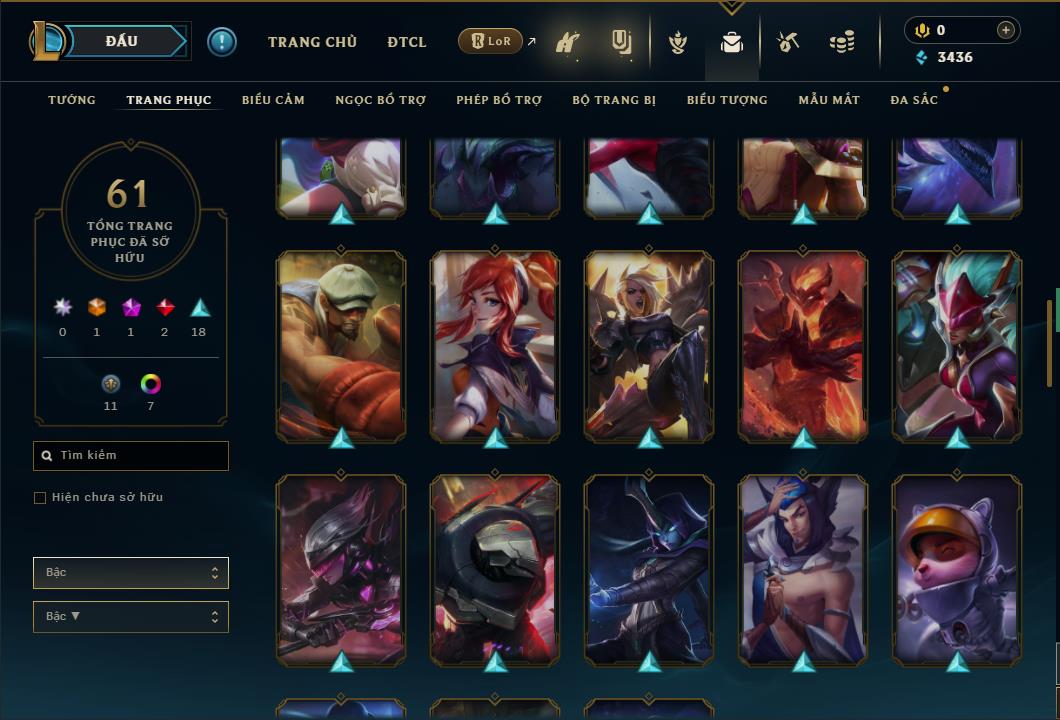Open the first Bậc dropdown

click(131, 573)
